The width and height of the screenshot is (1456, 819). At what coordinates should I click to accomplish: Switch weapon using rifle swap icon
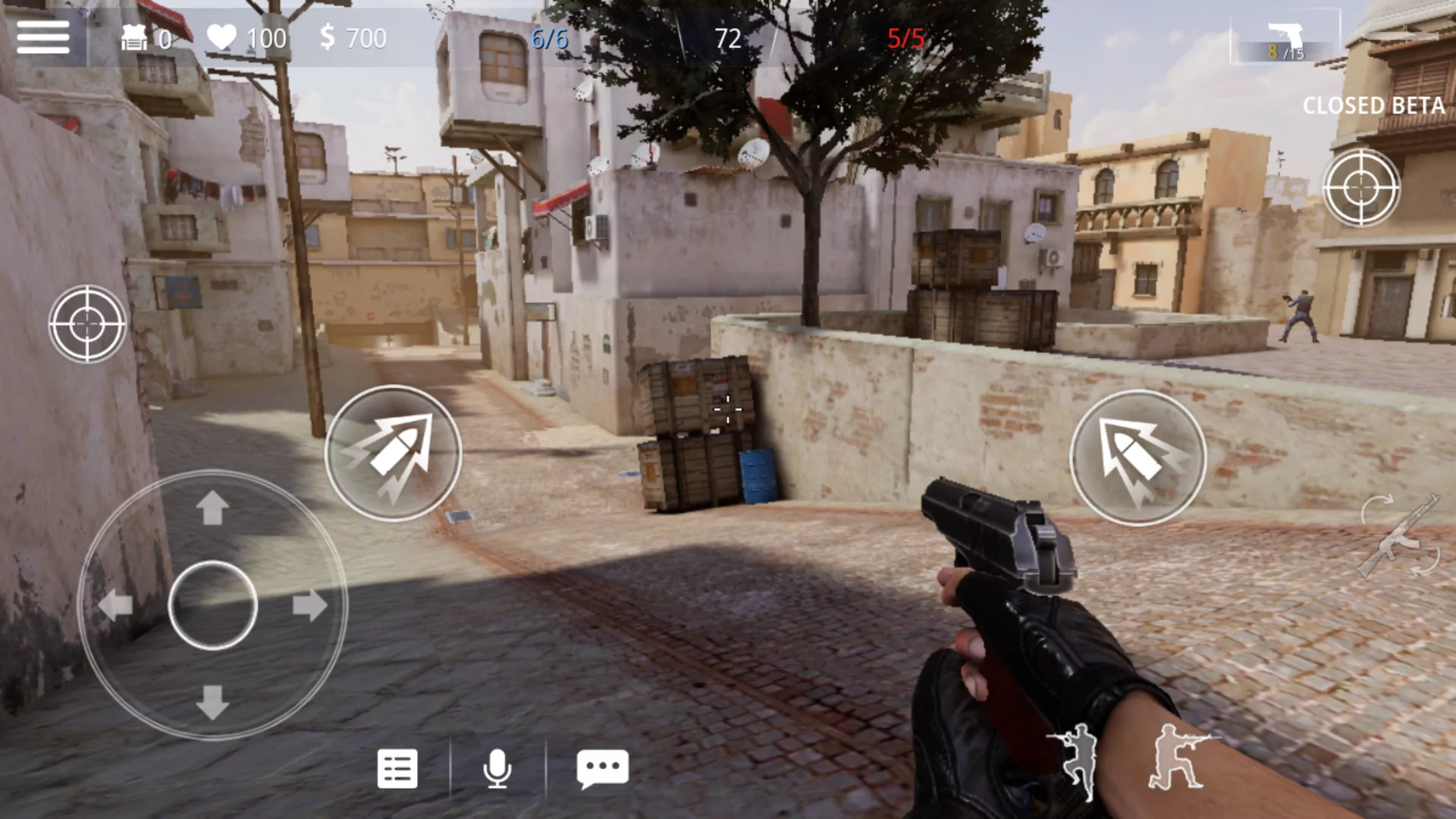tap(1399, 536)
